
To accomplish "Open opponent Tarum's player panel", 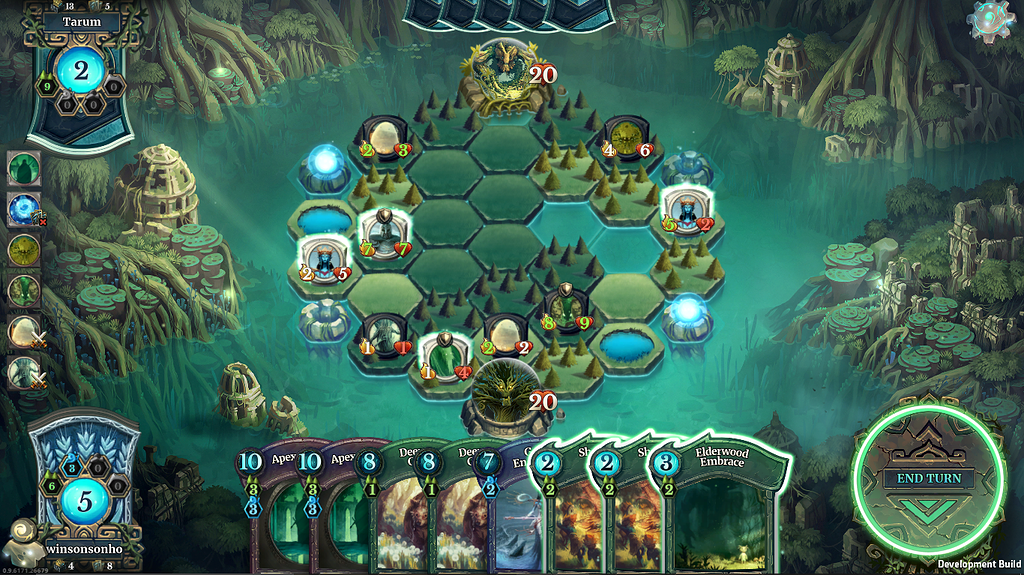I will [x=80, y=70].
